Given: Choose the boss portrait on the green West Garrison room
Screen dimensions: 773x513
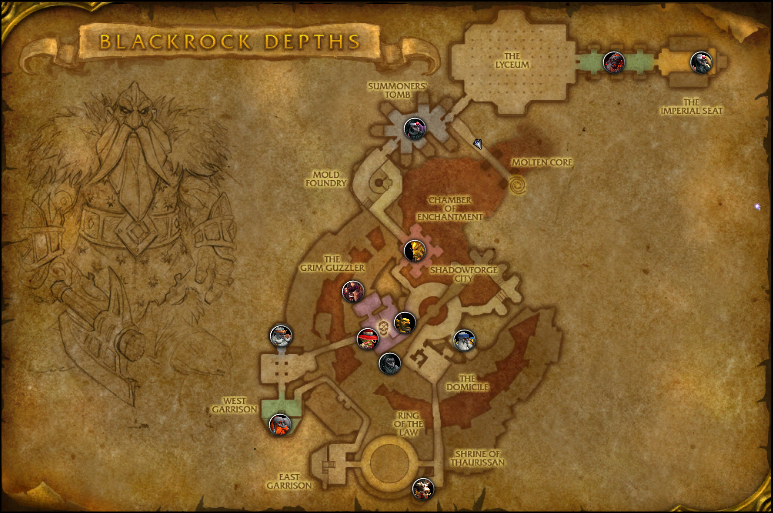Looking at the screenshot, I should [x=281, y=423].
